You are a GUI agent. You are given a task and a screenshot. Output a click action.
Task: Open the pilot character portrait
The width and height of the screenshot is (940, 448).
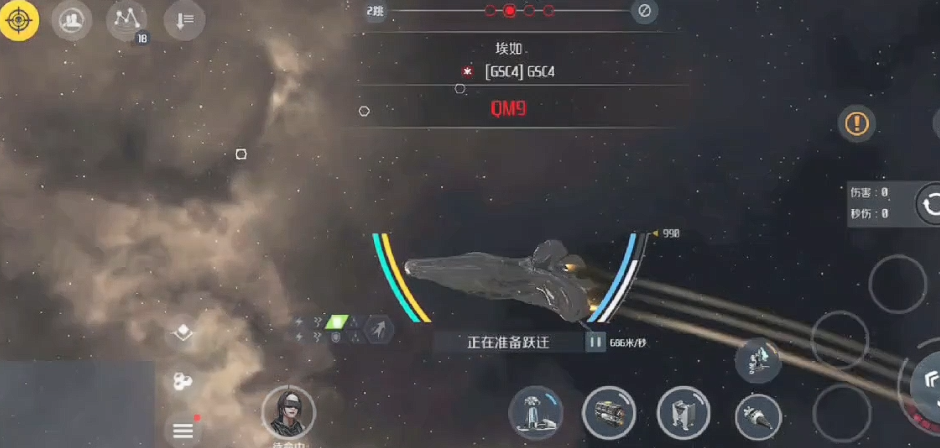point(288,412)
